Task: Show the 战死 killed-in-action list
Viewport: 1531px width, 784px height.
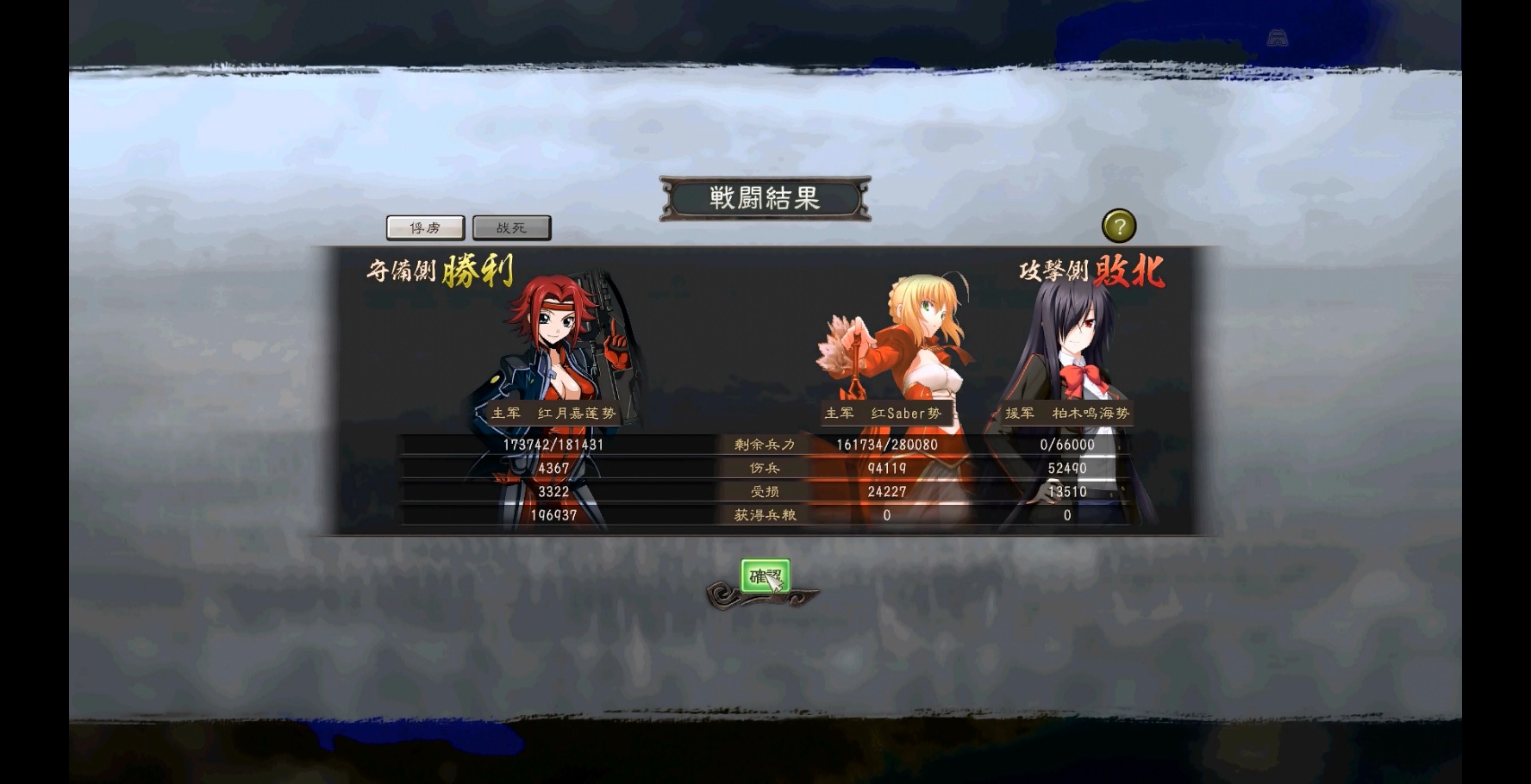Action: 511,227
